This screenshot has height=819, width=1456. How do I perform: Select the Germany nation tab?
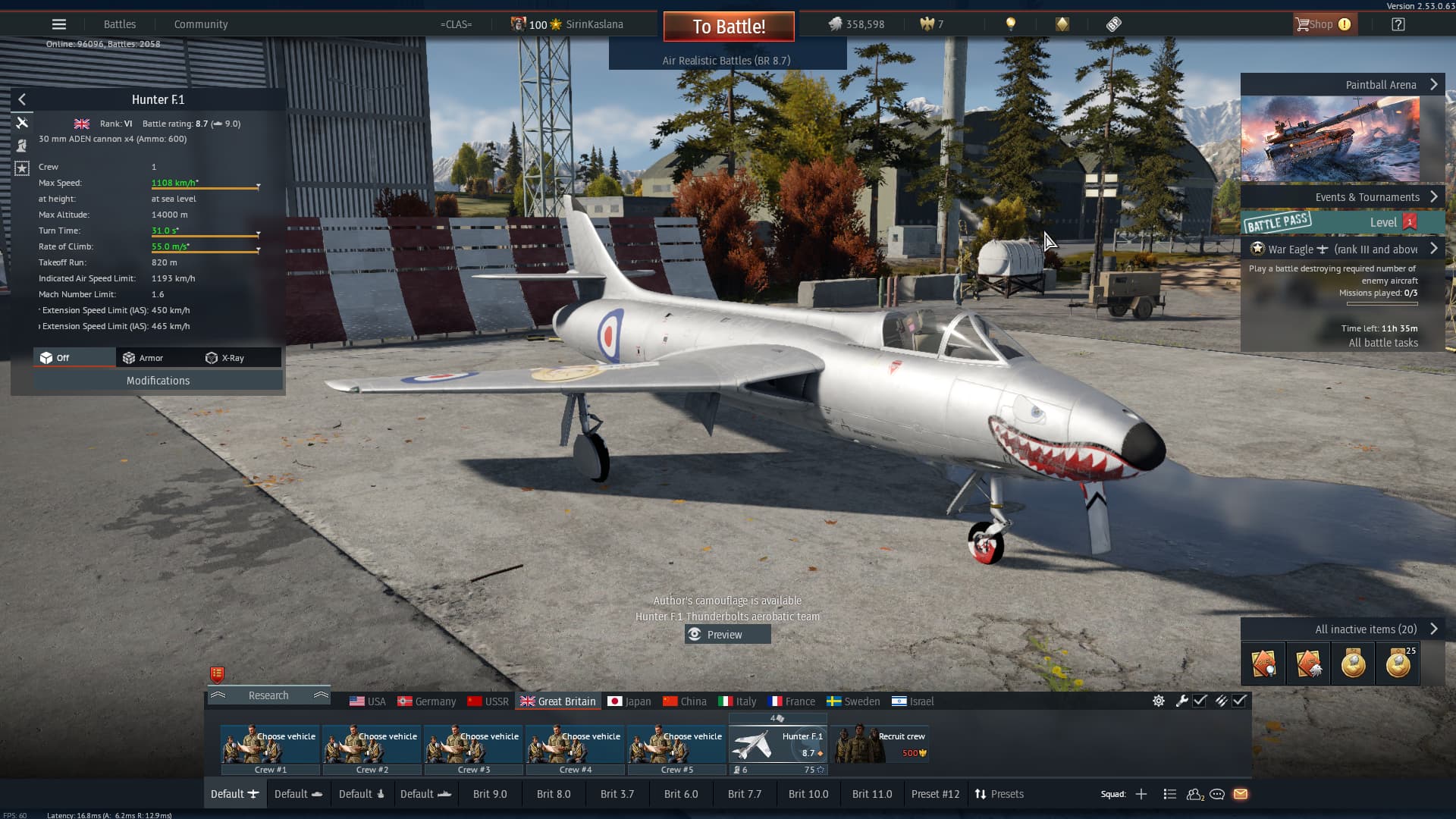pos(427,701)
